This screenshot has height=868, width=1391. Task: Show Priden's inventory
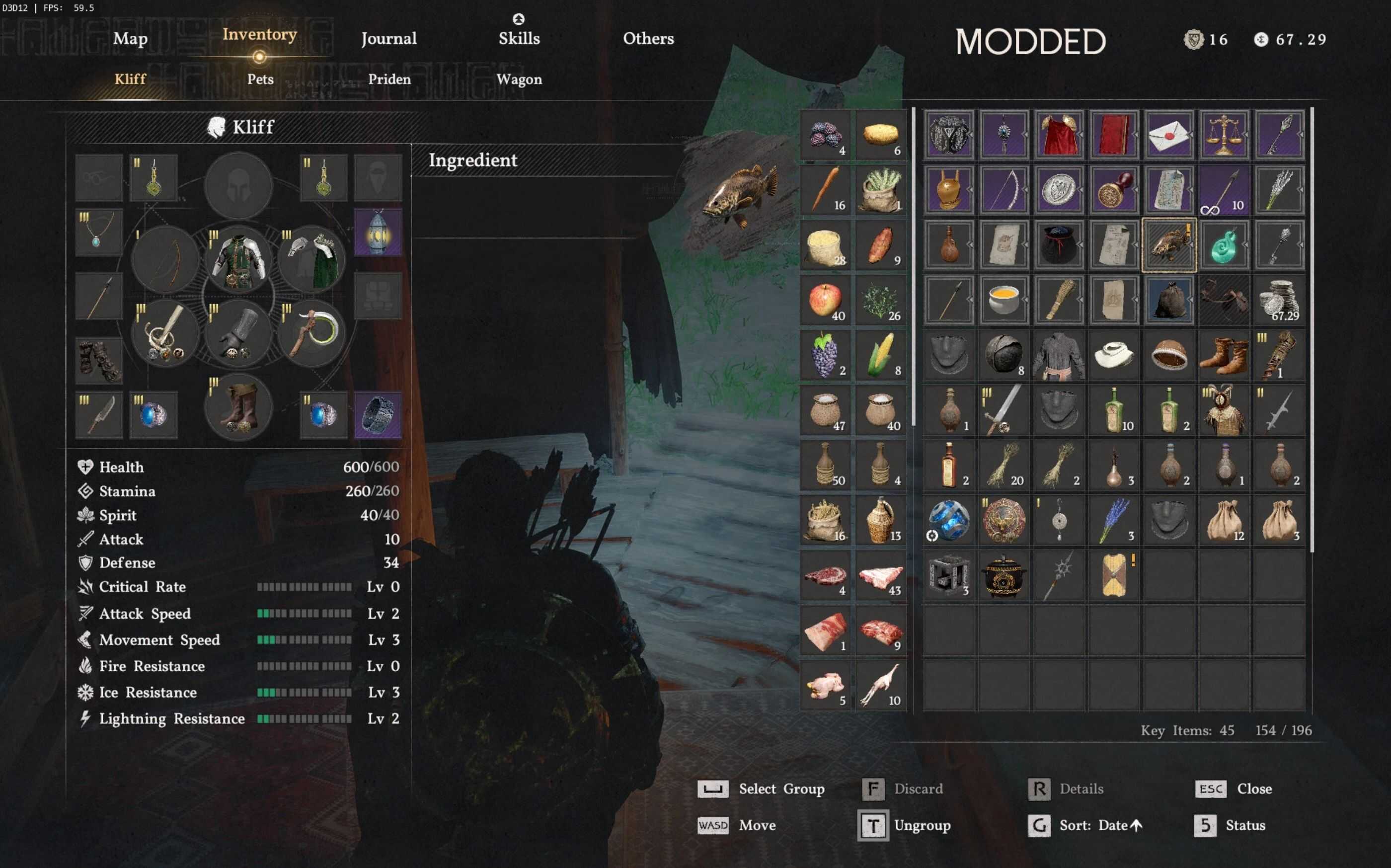[x=389, y=79]
